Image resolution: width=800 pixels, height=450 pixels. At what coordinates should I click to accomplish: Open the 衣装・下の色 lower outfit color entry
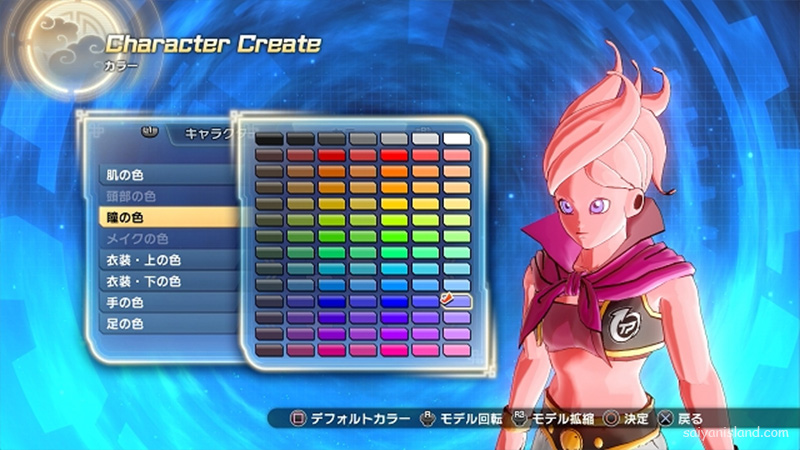pos(150,282)
